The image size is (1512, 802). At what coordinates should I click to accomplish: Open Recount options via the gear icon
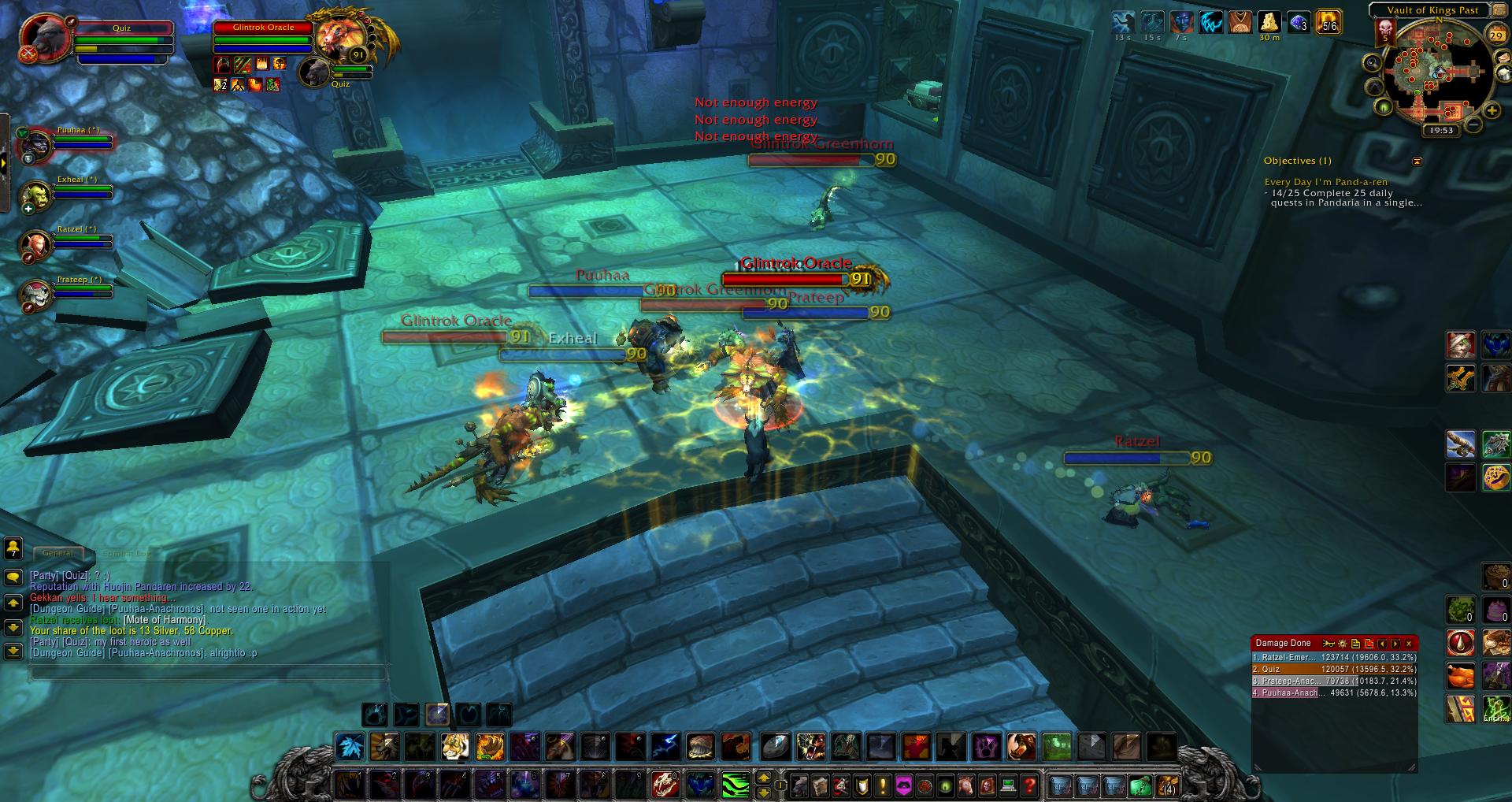coord(1341,644)
